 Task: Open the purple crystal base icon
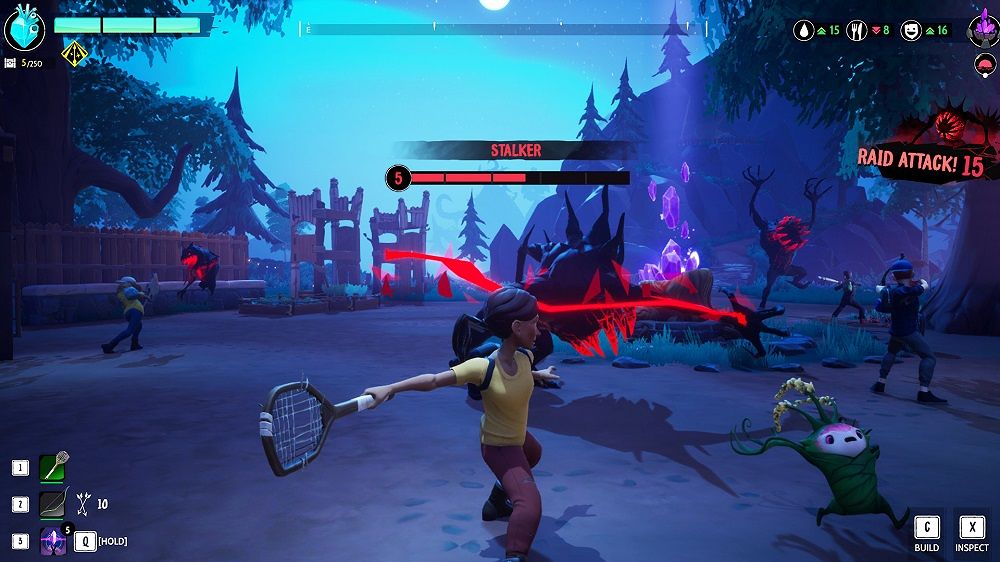click(x=982, y=30)
